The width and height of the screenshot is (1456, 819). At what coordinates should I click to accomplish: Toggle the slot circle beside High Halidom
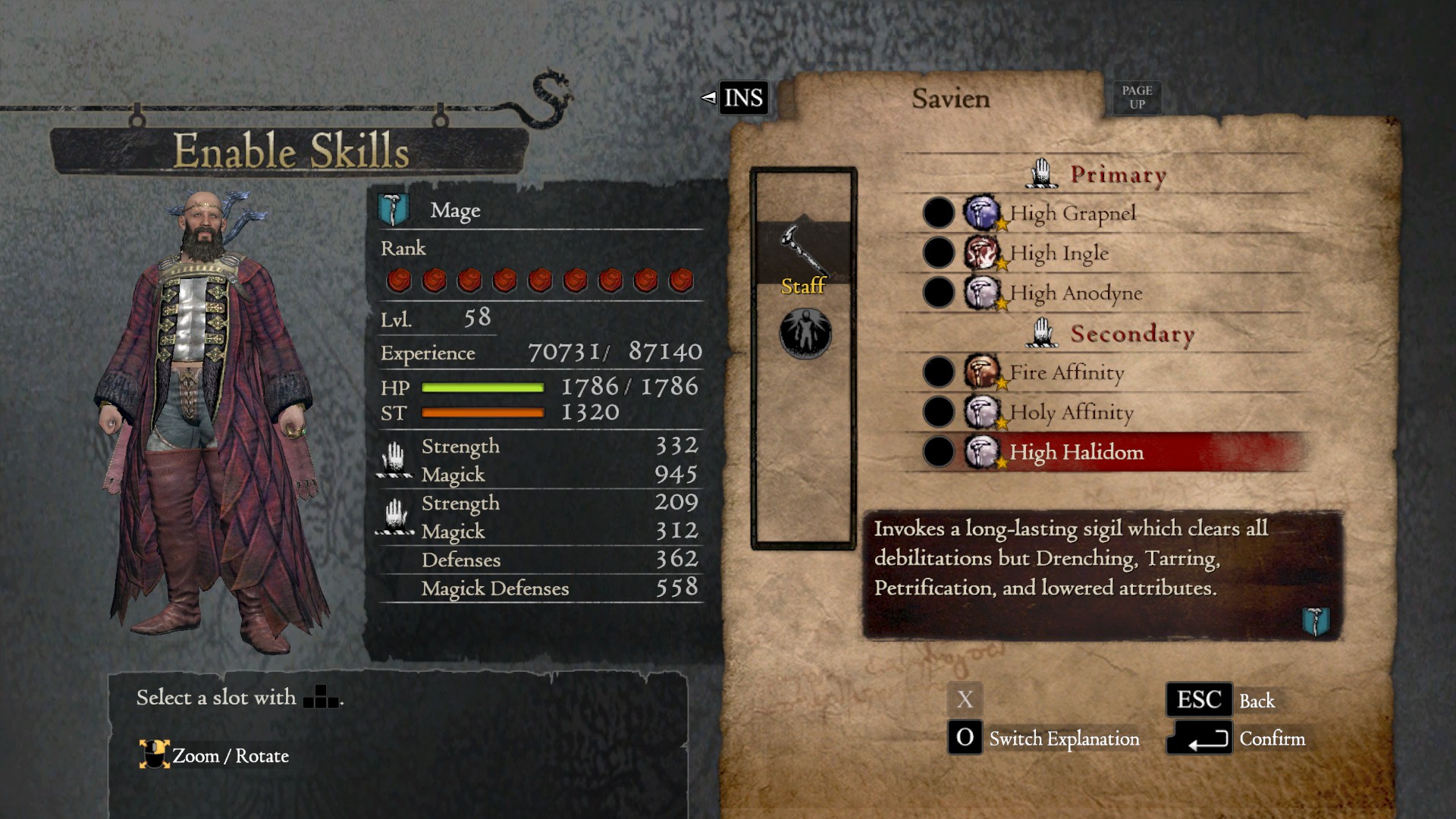pos(938,453)
